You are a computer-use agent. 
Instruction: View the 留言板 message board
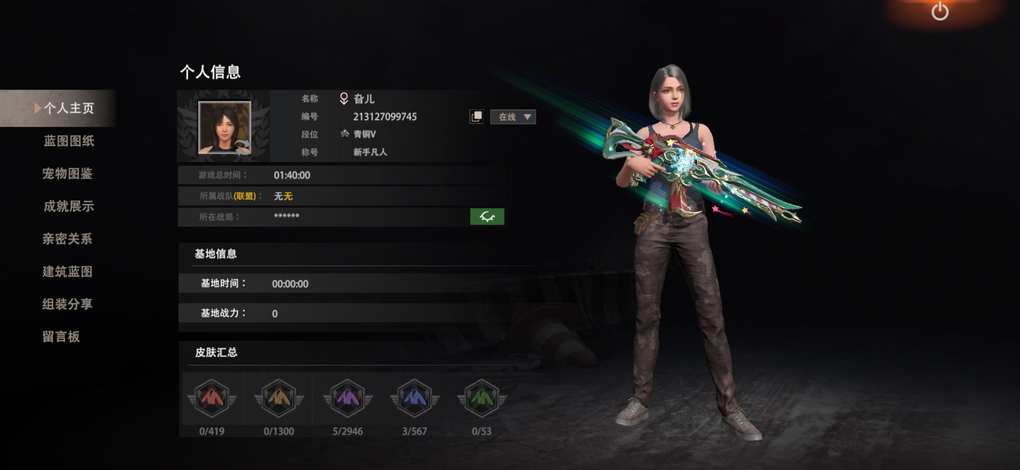(61, 336)
